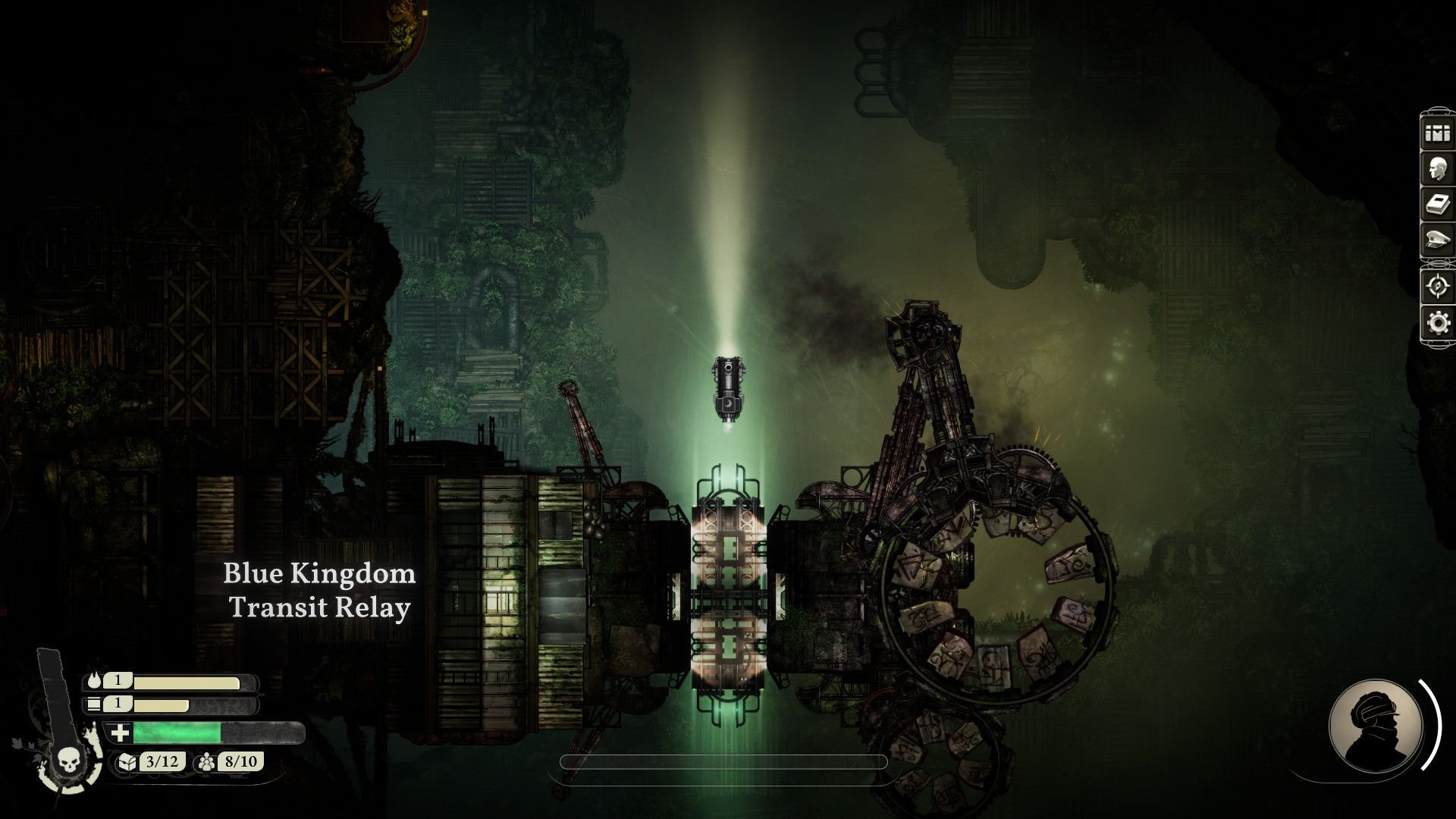Click the fuel counter showing 1
The width and height of the screenshot is (1456, 819).
click(x=118, y=681)
